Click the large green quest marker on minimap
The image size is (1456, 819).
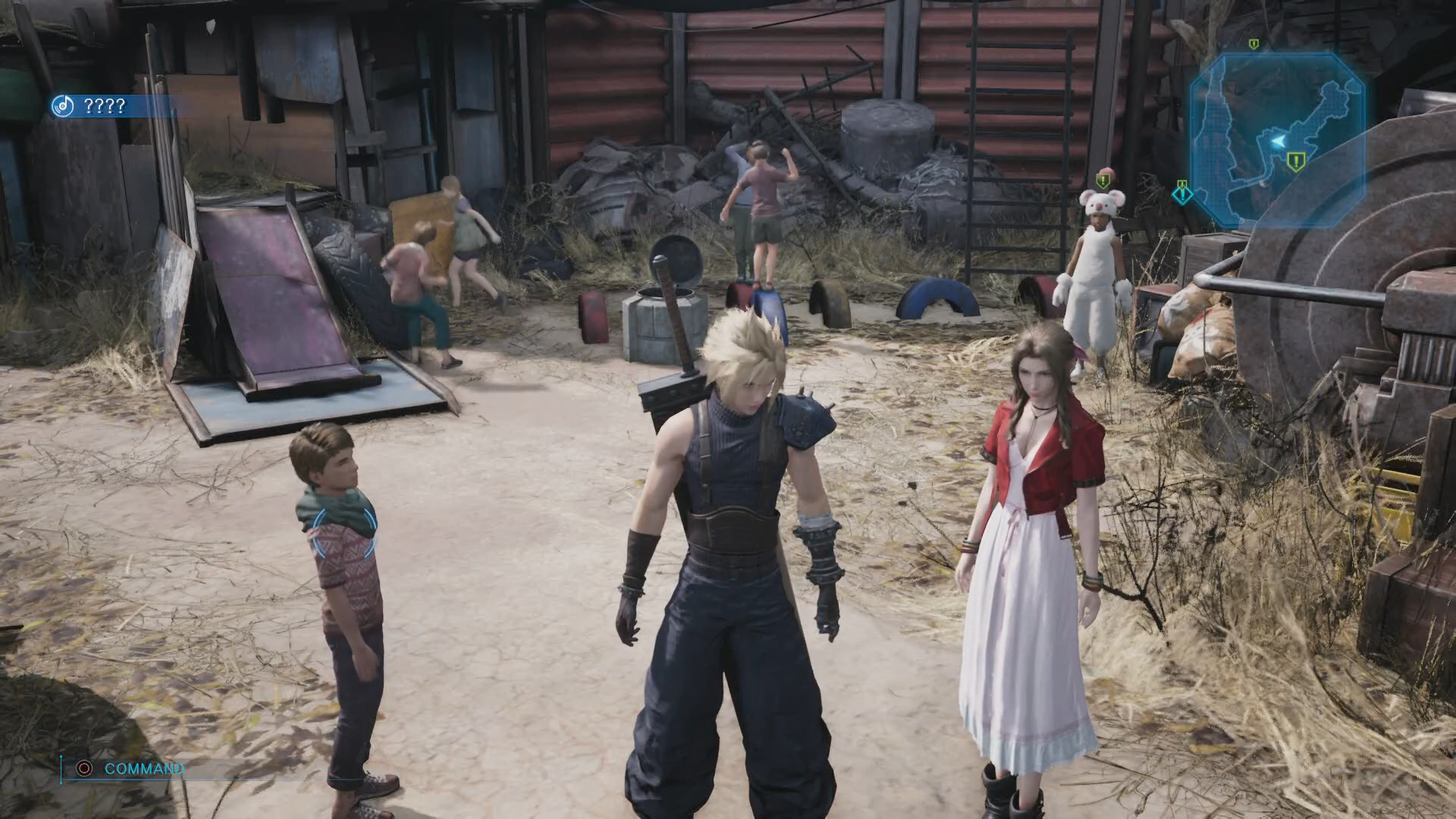(1295, 161)
